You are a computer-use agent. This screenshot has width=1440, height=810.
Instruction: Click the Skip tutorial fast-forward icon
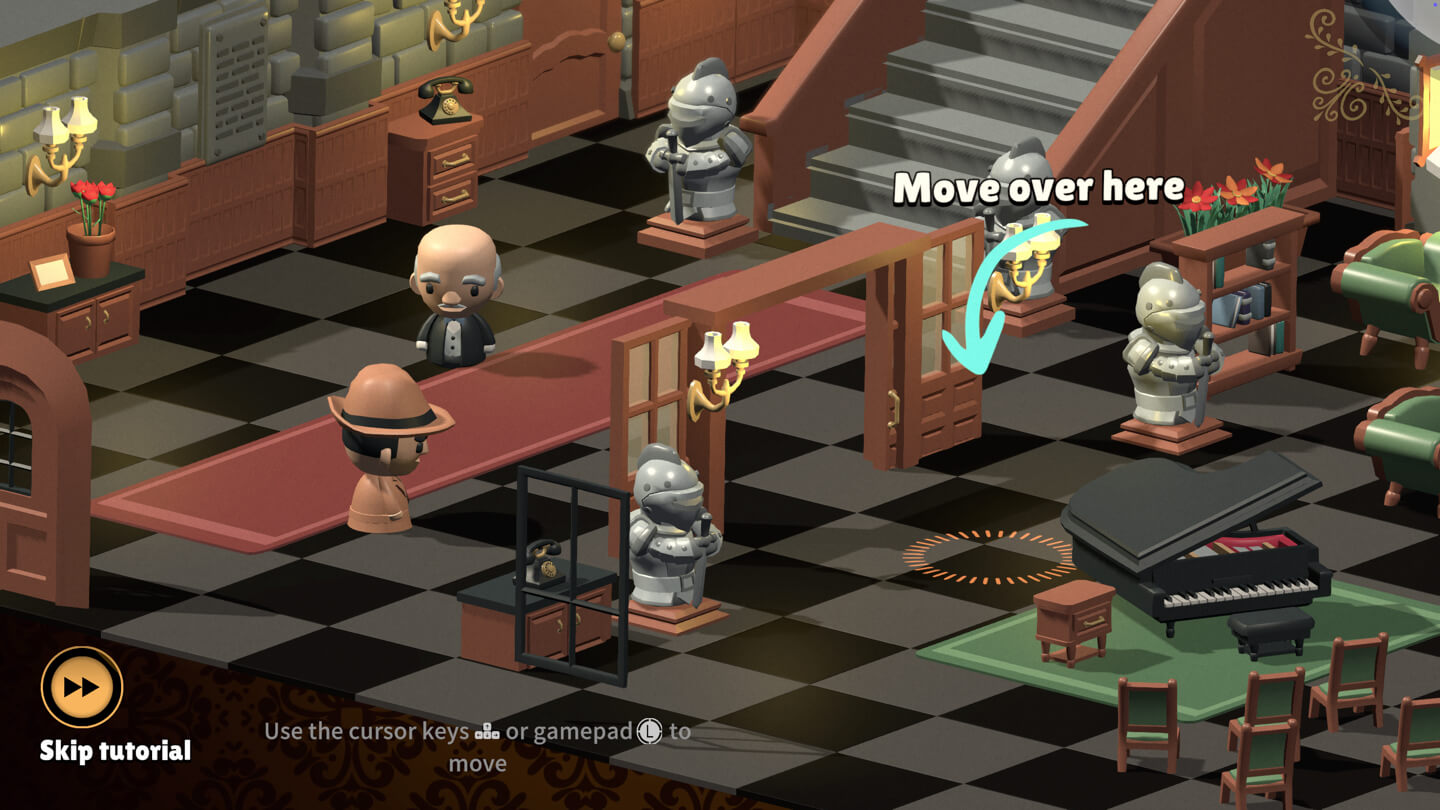click(x=79, y=687)
